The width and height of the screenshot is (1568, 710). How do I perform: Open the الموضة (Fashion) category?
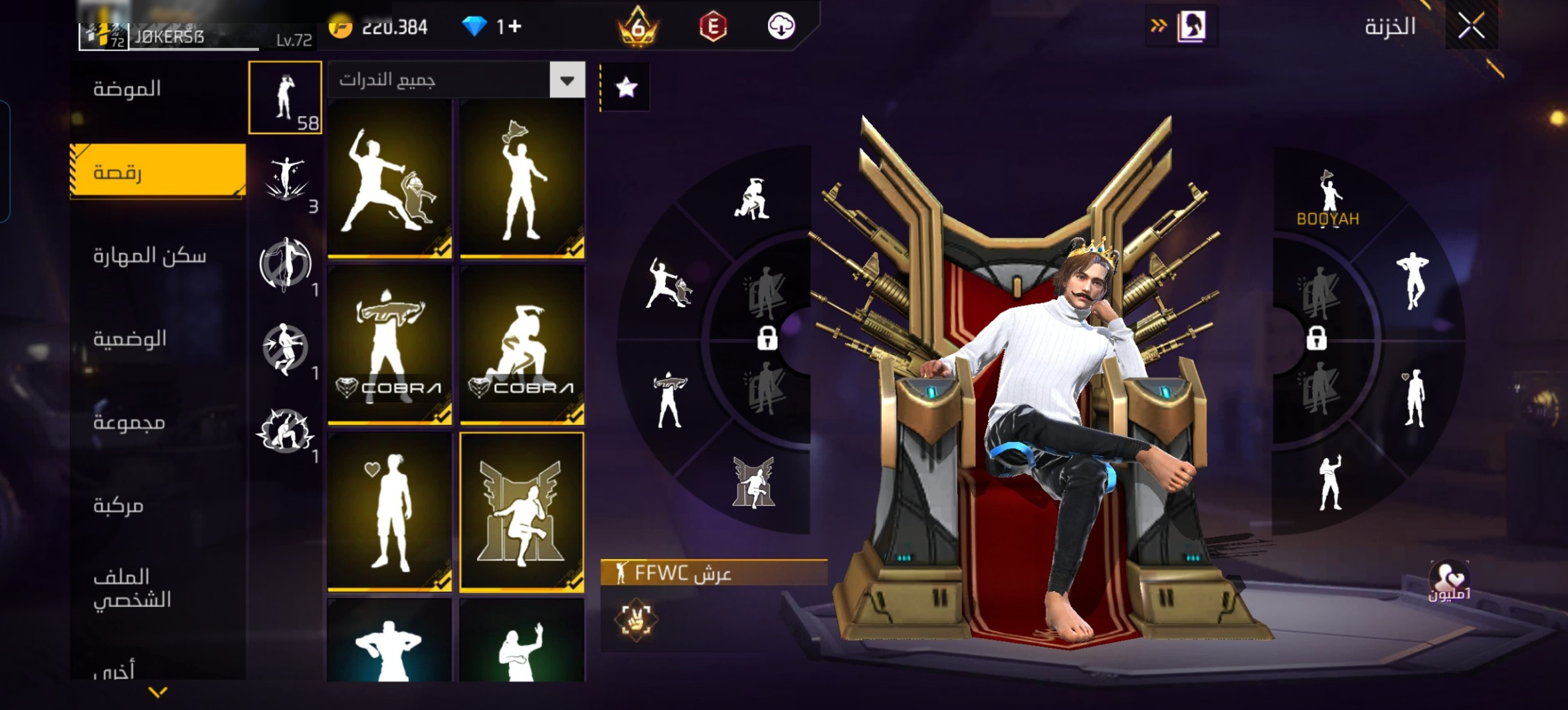point(127,89)
